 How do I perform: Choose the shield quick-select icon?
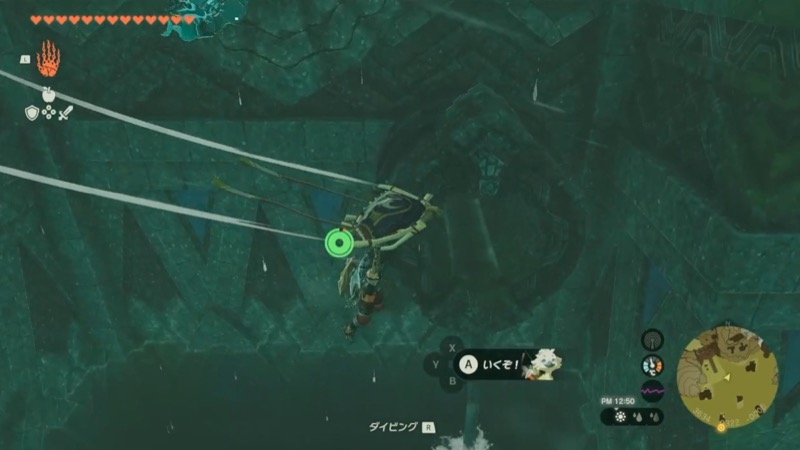[31, 113]
